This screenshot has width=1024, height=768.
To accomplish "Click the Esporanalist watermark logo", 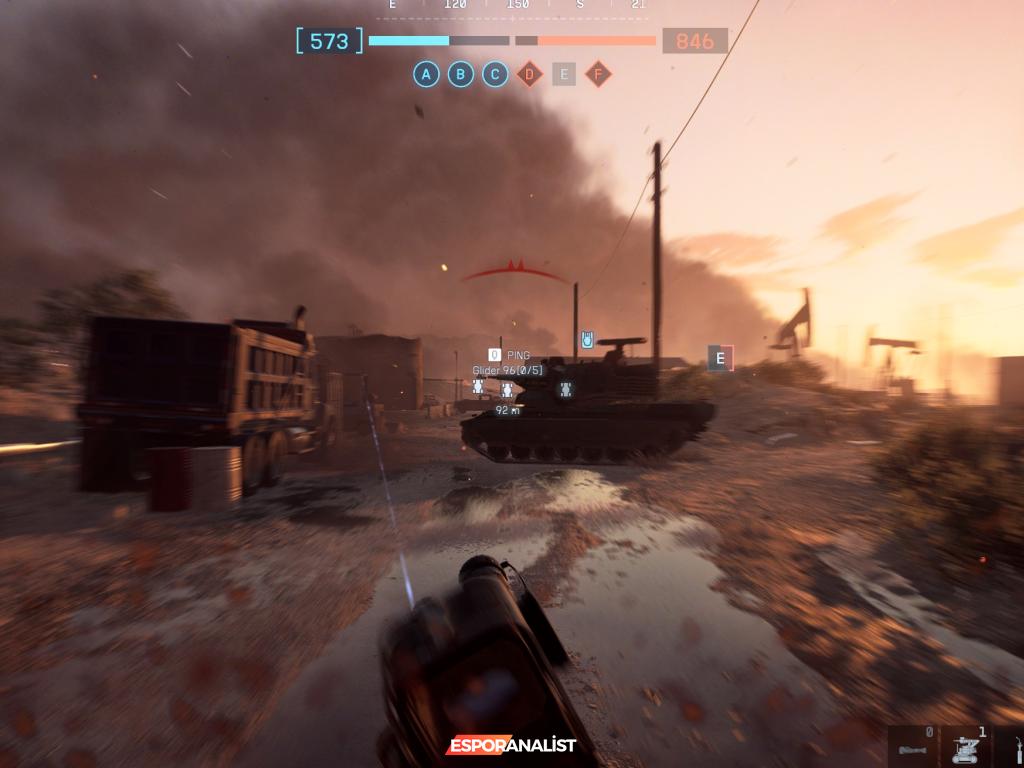I will click(511, 746).
